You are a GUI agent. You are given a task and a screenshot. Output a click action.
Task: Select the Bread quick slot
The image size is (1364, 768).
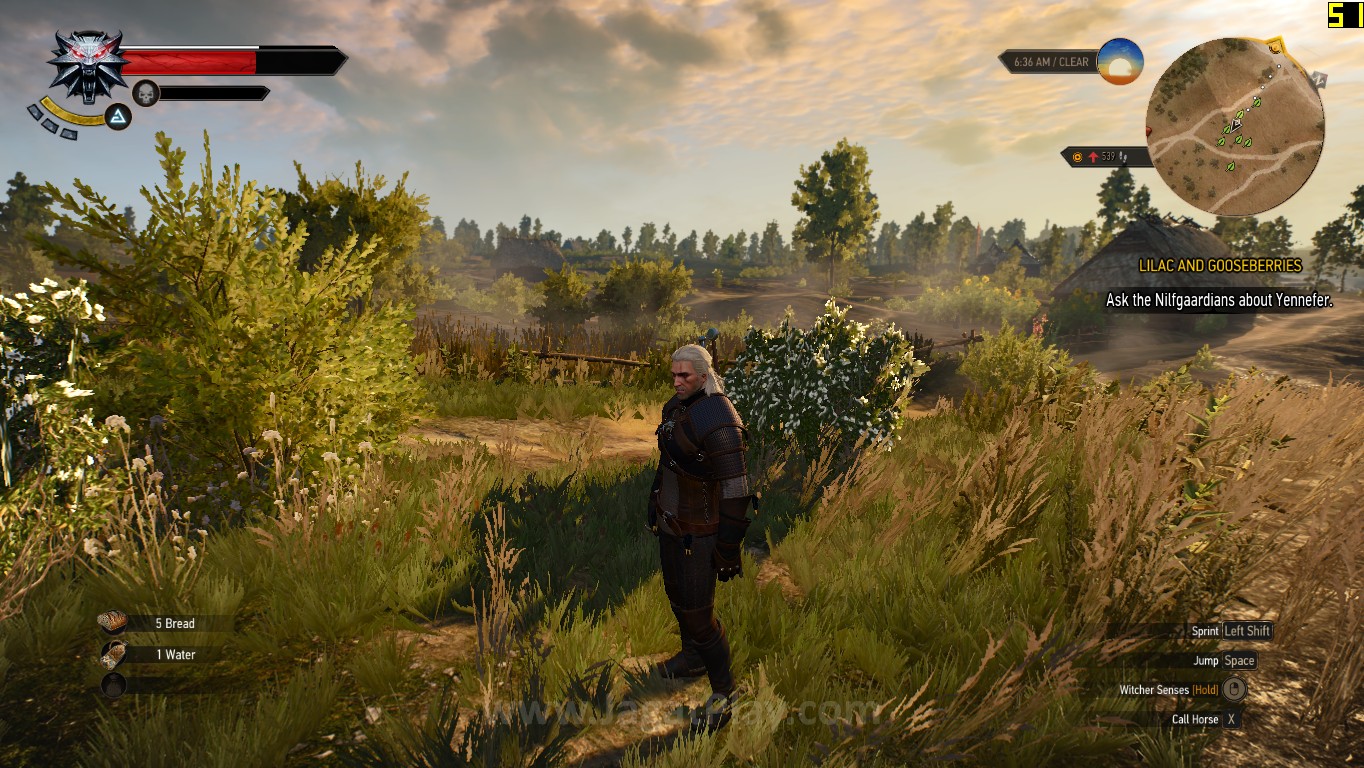point(113,623)
